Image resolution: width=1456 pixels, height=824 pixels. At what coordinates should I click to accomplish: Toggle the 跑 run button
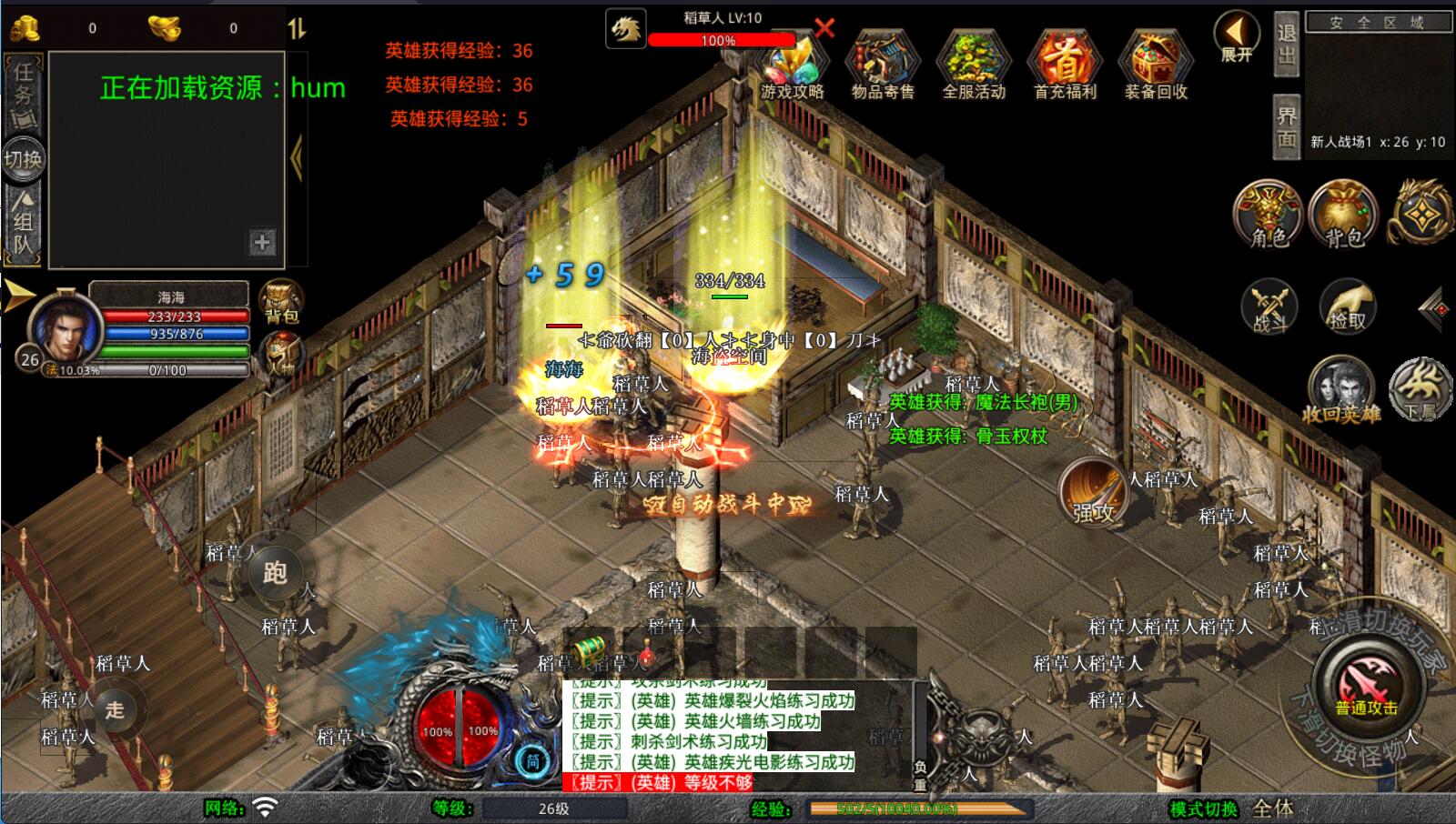pos(275,571)
